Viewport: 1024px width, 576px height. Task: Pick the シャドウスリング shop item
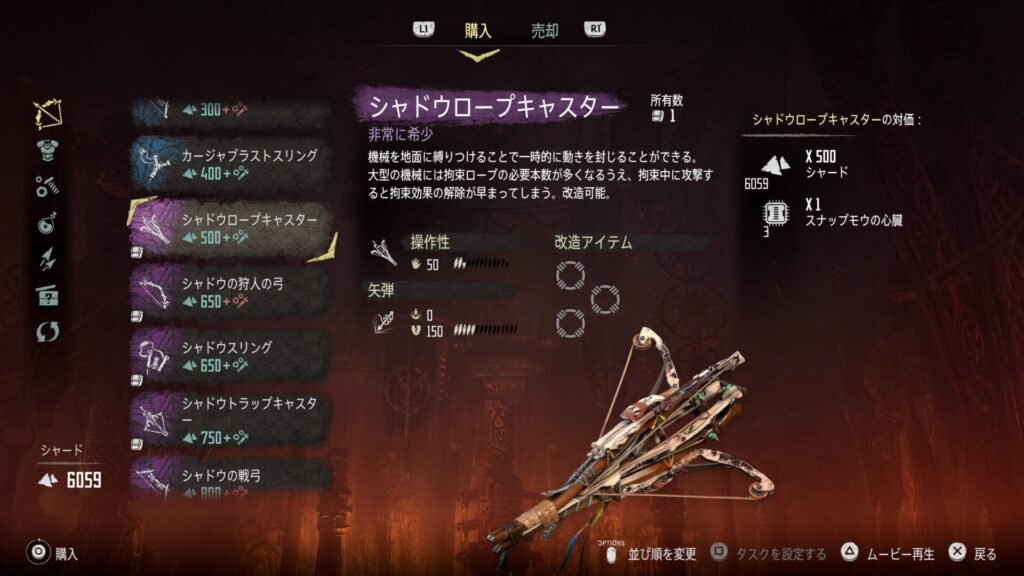(229, 356)
